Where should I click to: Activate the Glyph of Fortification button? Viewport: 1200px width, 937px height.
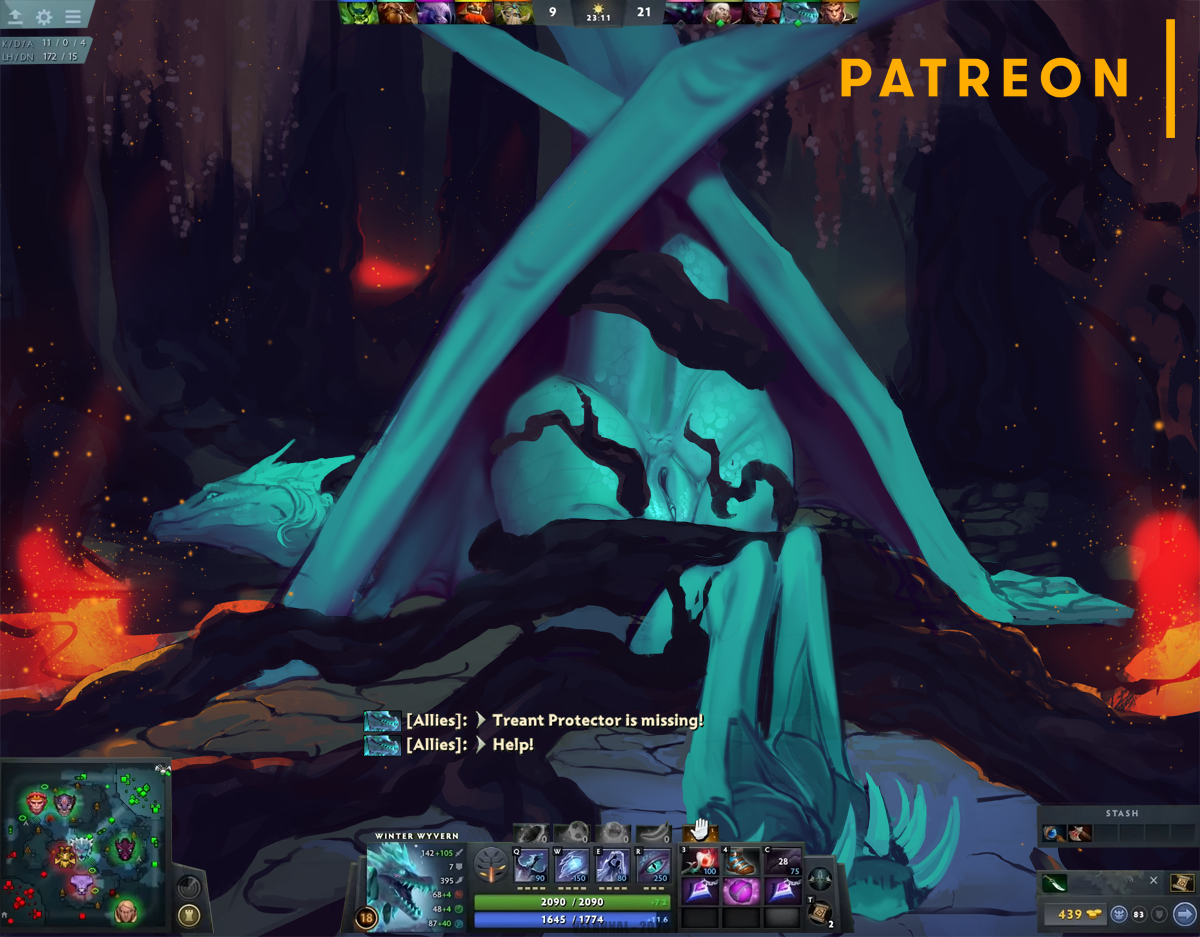[x=187, y=915]
